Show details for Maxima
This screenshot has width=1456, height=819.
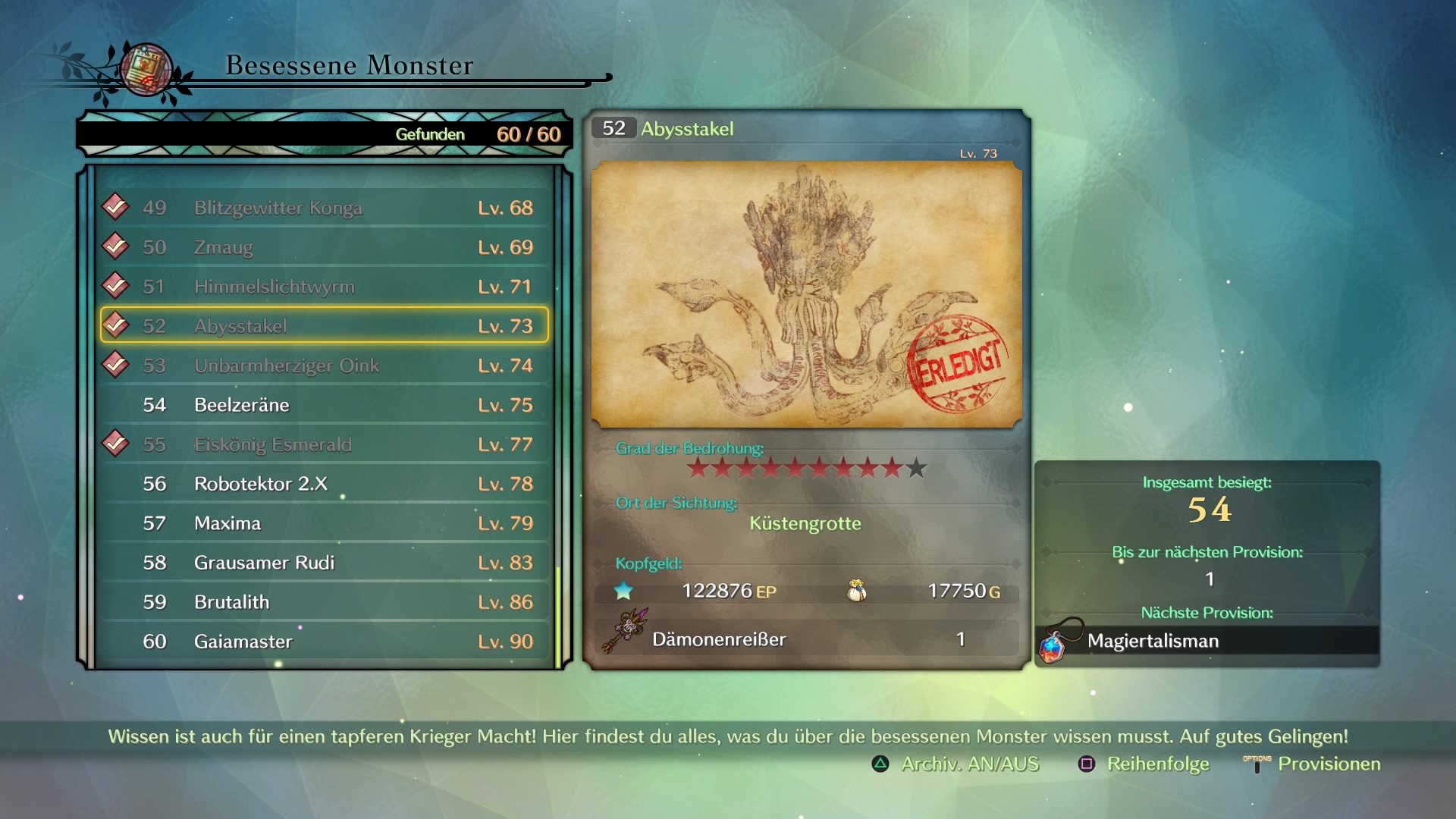click(x=325, y=523)
